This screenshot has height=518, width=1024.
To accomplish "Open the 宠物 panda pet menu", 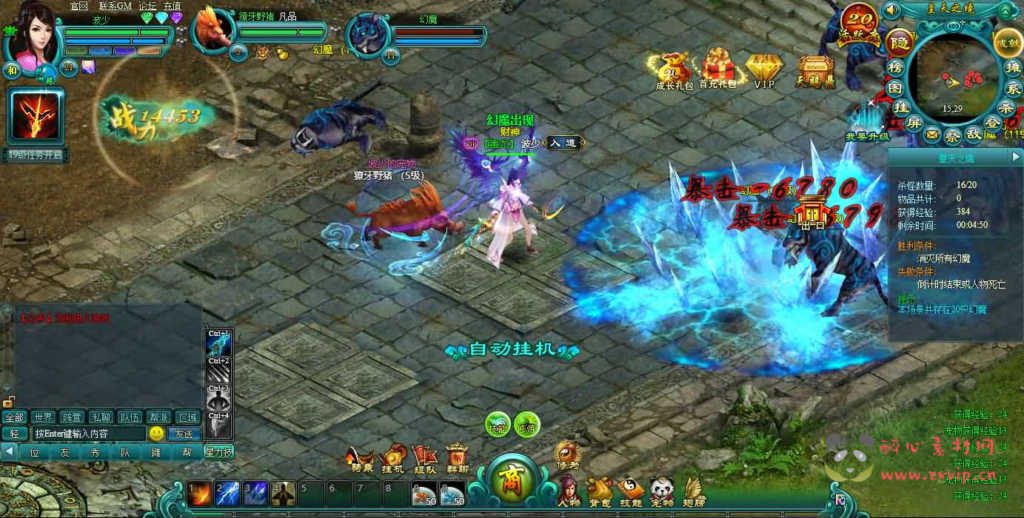I will click(663, 490).
